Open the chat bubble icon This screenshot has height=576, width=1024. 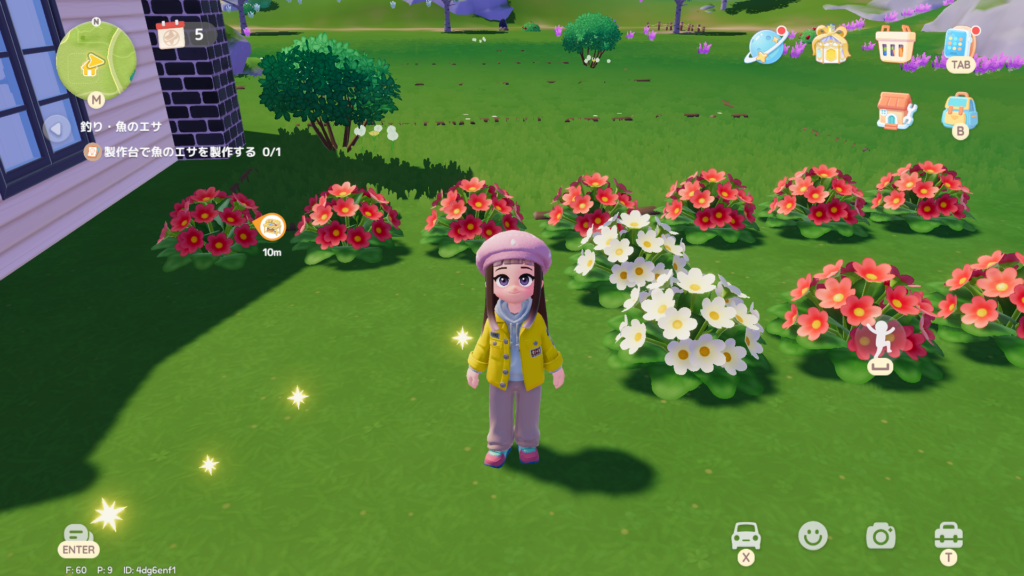[x=78, y=534]
